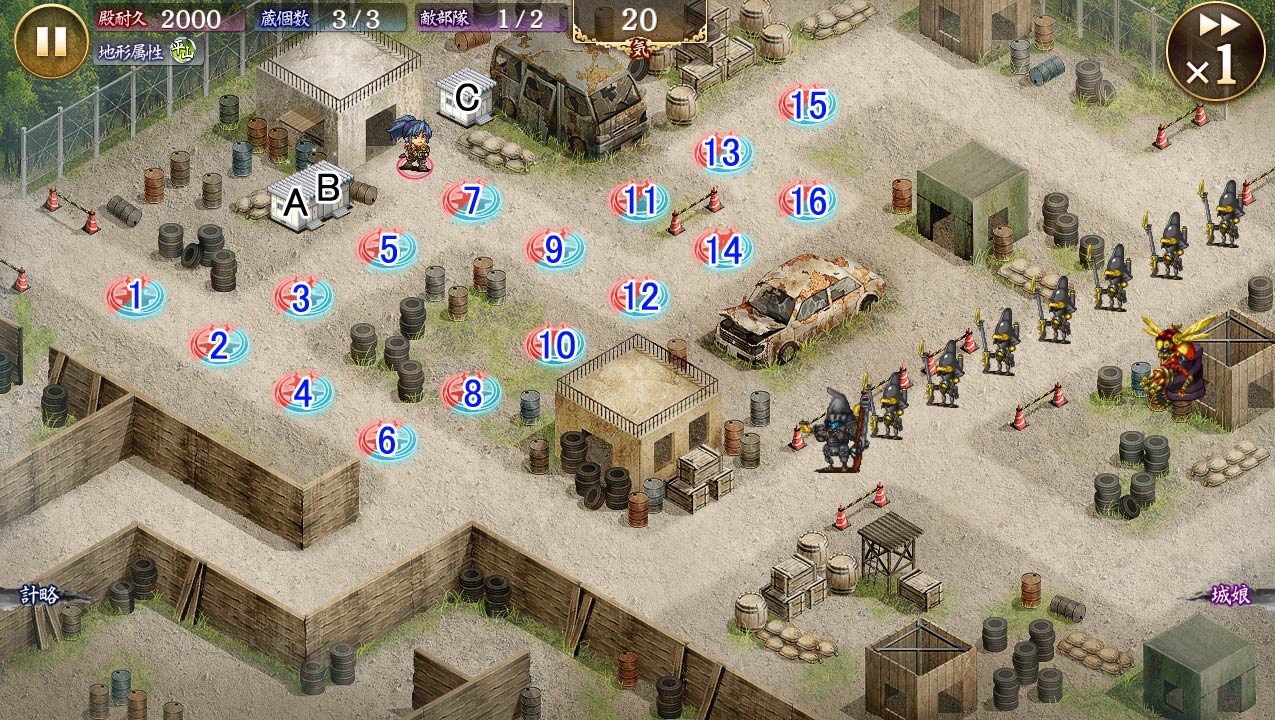
Task: Click deployment slot number 16
Action: tap(807, 202)
